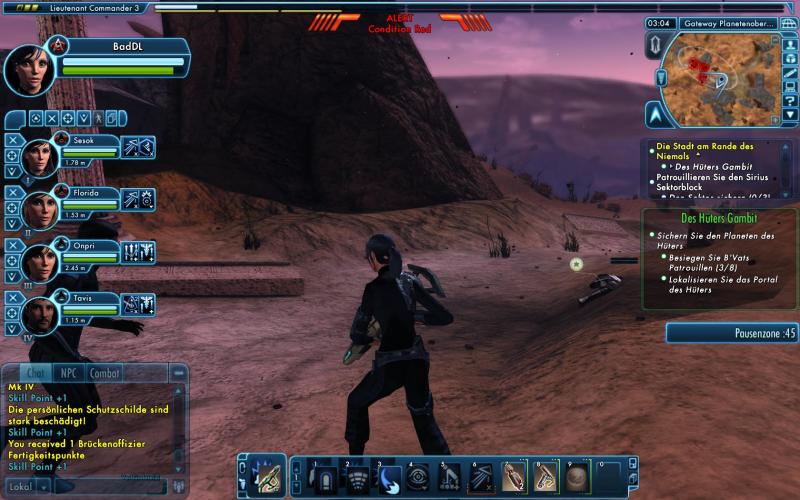The image size is (800, 500).
Task: Show the Chat tab messages
Action: coord(34,373)
